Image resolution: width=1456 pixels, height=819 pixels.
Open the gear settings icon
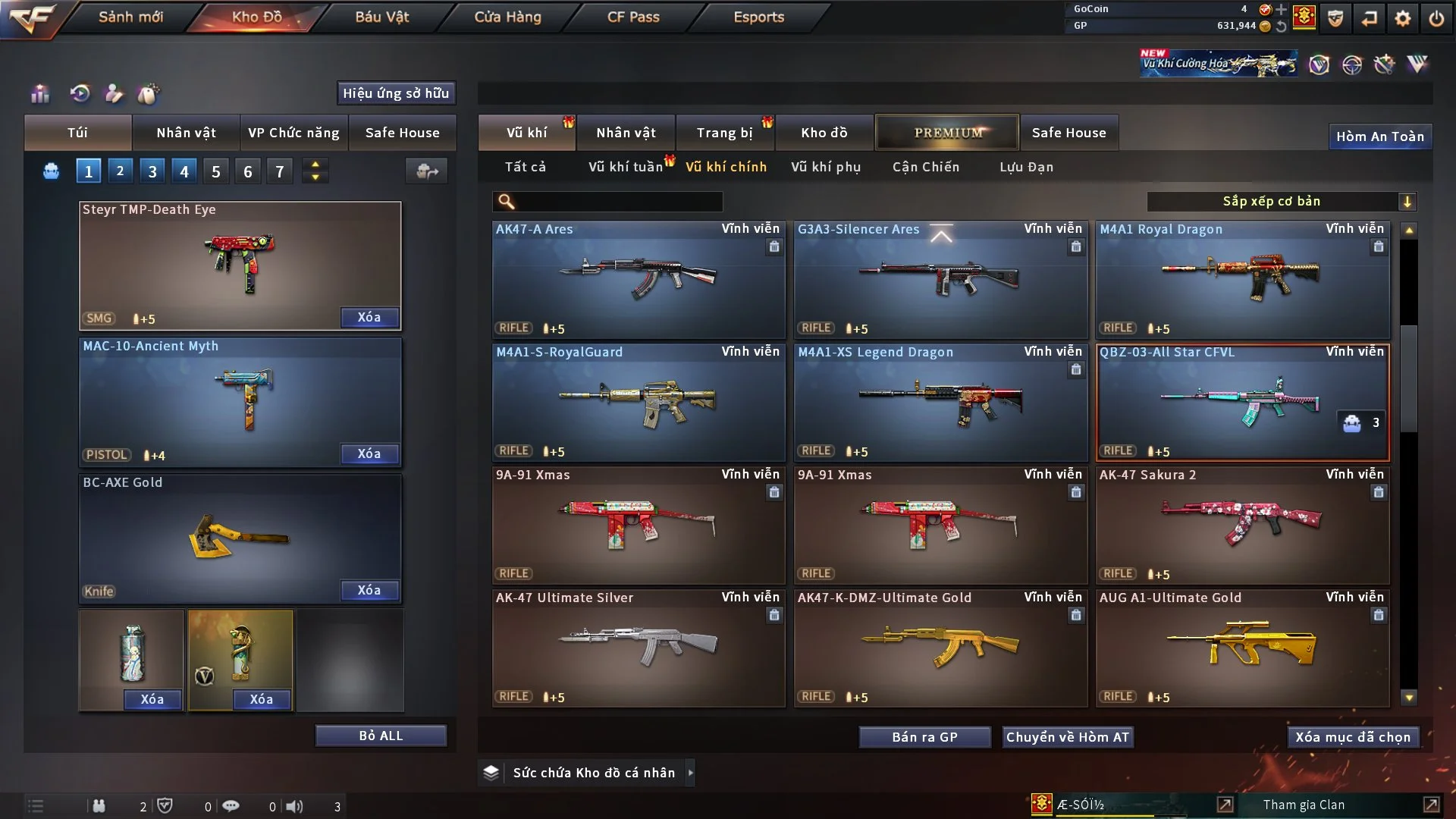click(x=1402, y=17)
